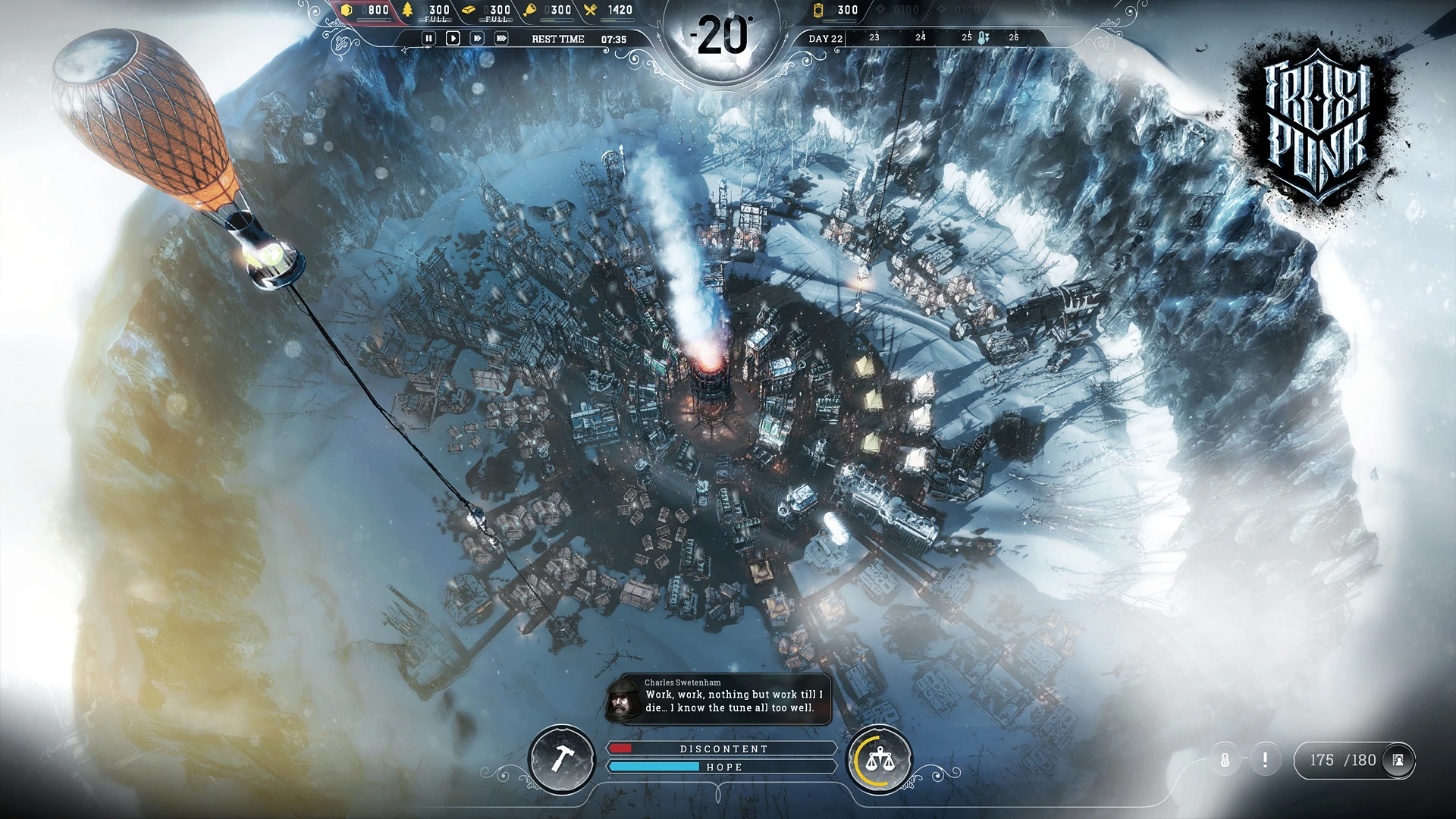Toggle the alerts exclamation button
This screenshot has height=819, width=1456.
tap(1264, 758)
